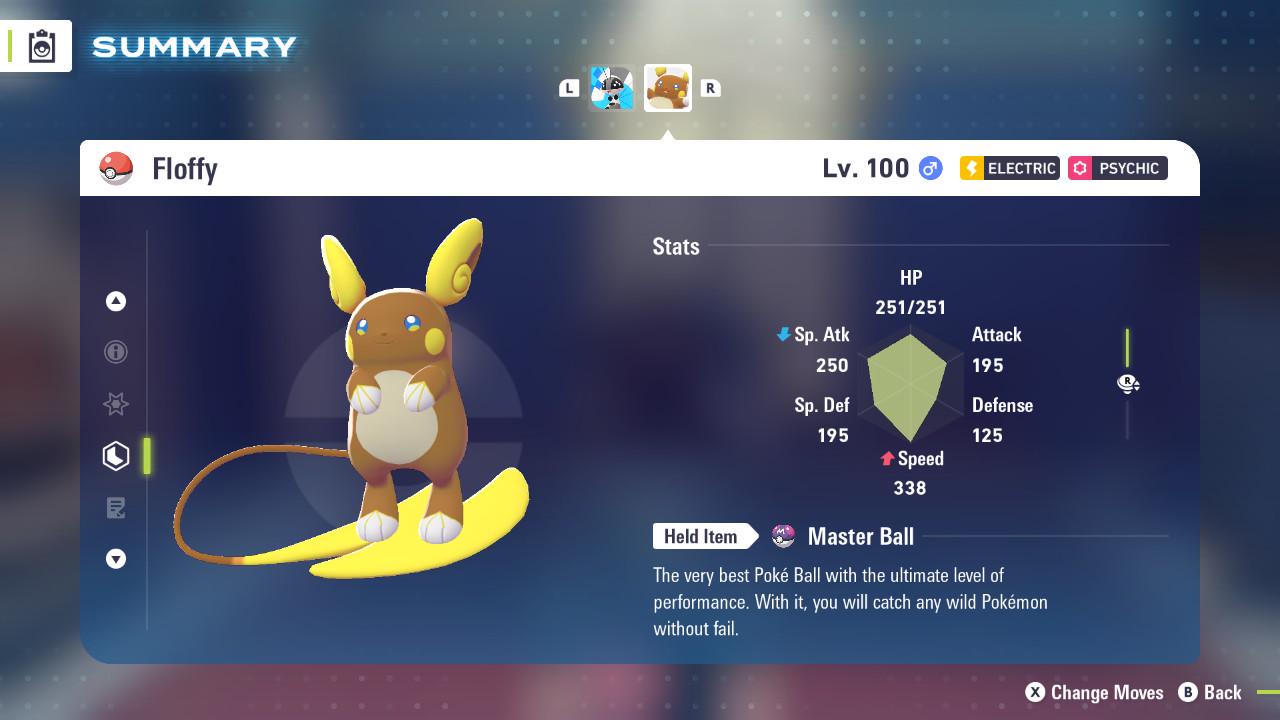Click the green scroll indicator on the right edge
The height and width of the screenshot is (720, 1280).
pos(1128,345)
